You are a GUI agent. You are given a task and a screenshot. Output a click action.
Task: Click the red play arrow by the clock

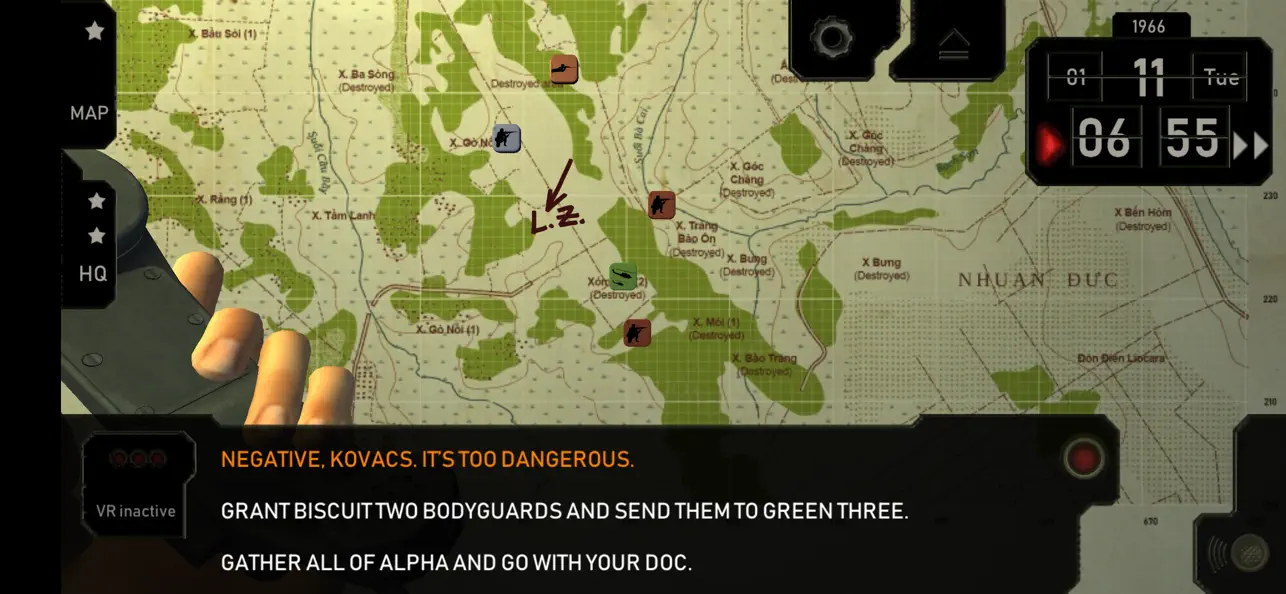[x=1051, y=144]
